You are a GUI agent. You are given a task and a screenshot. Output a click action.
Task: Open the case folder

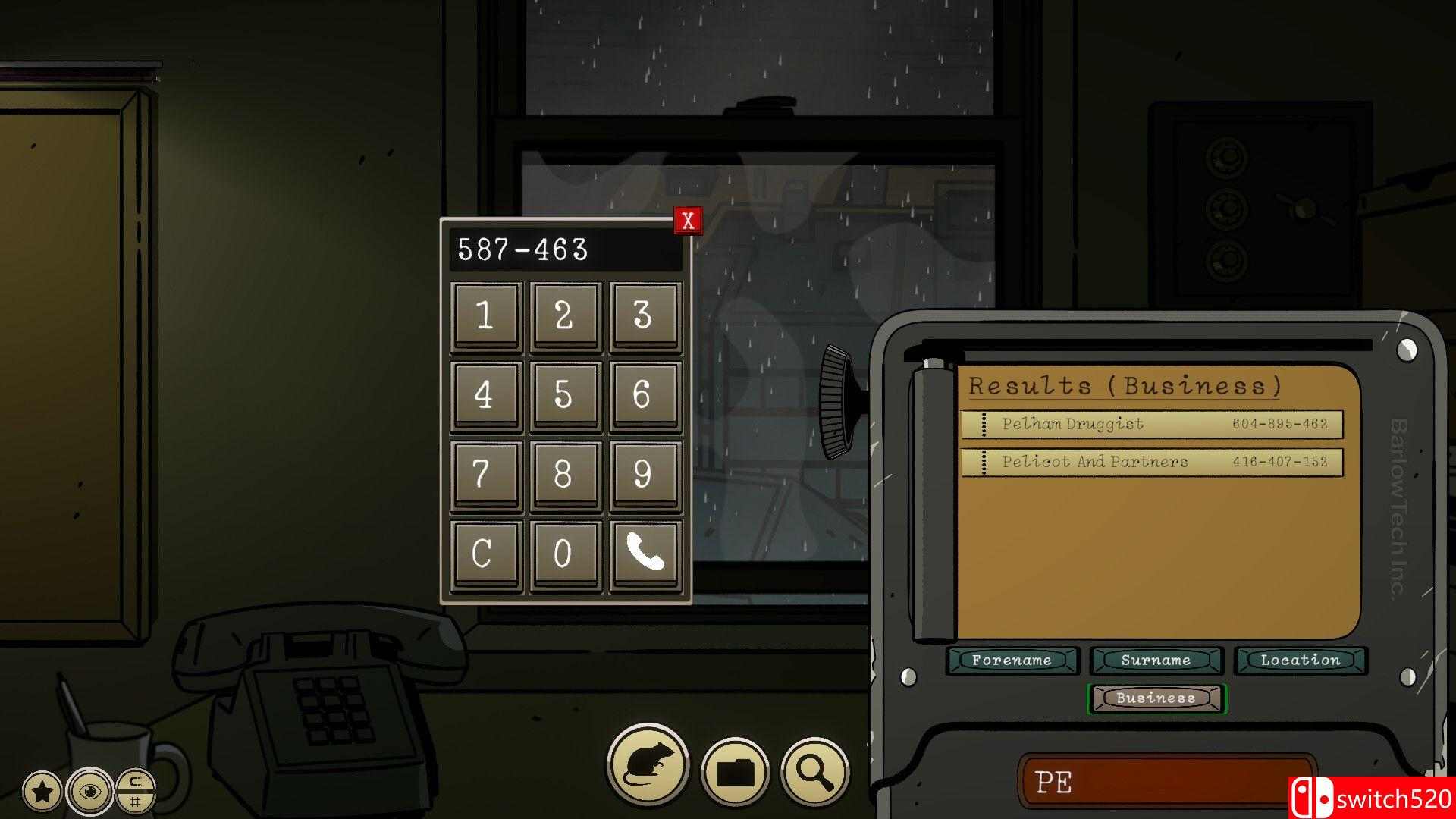[x=735, y=772]
